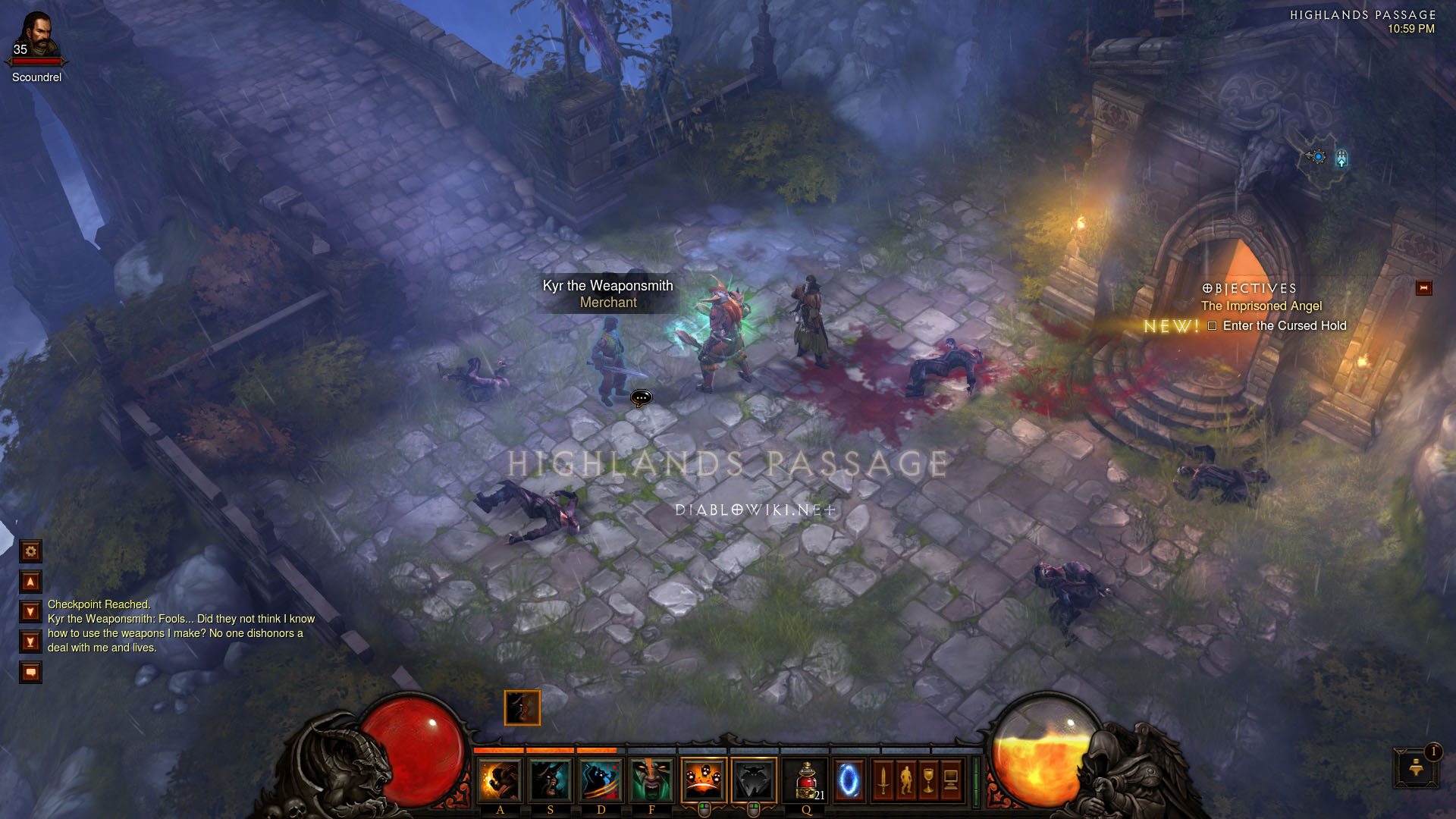Open the notification button in the bottom-right corner

click(x=1415, y=767)
